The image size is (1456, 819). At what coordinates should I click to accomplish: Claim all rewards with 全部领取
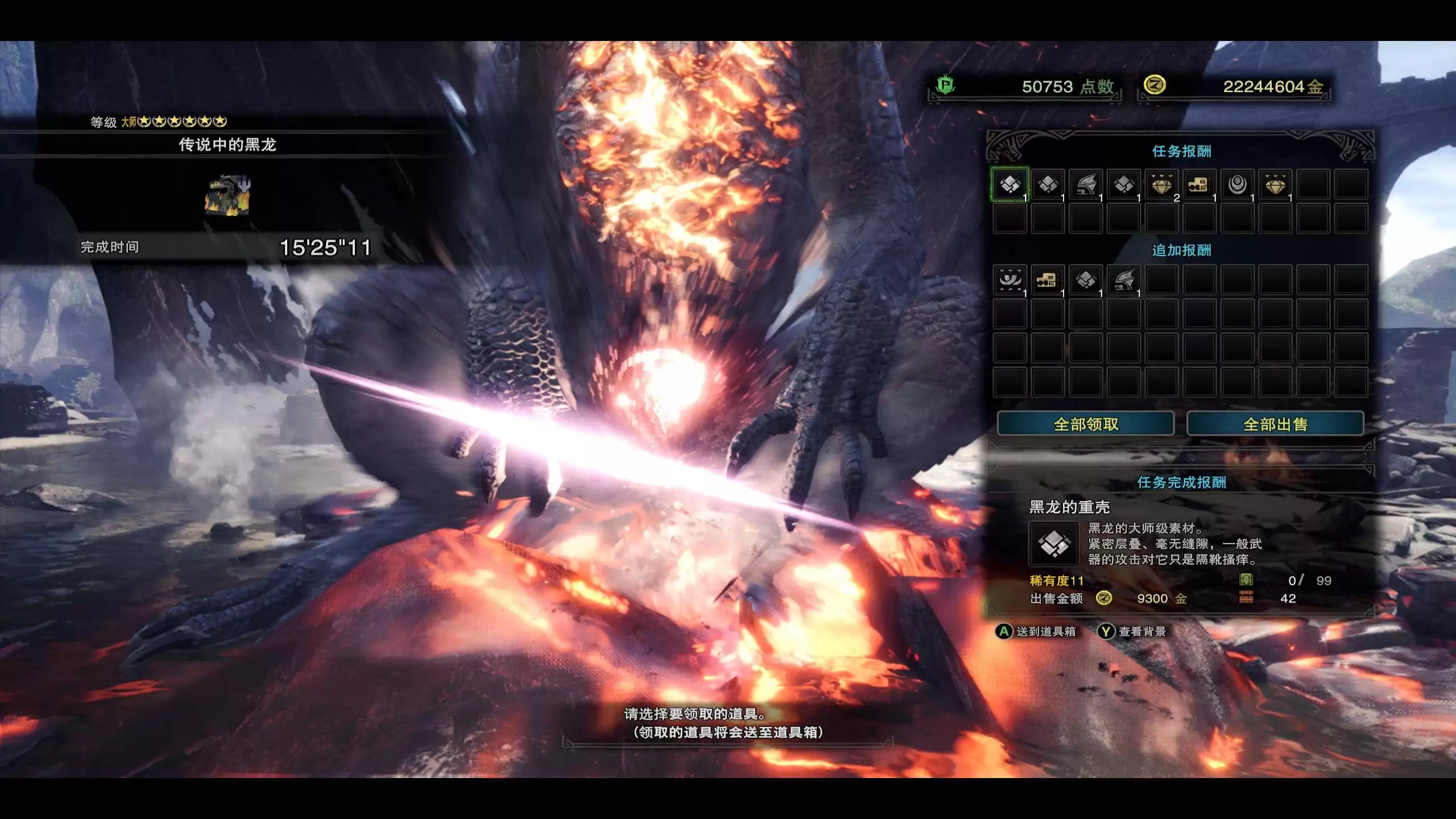[1085, 424]
